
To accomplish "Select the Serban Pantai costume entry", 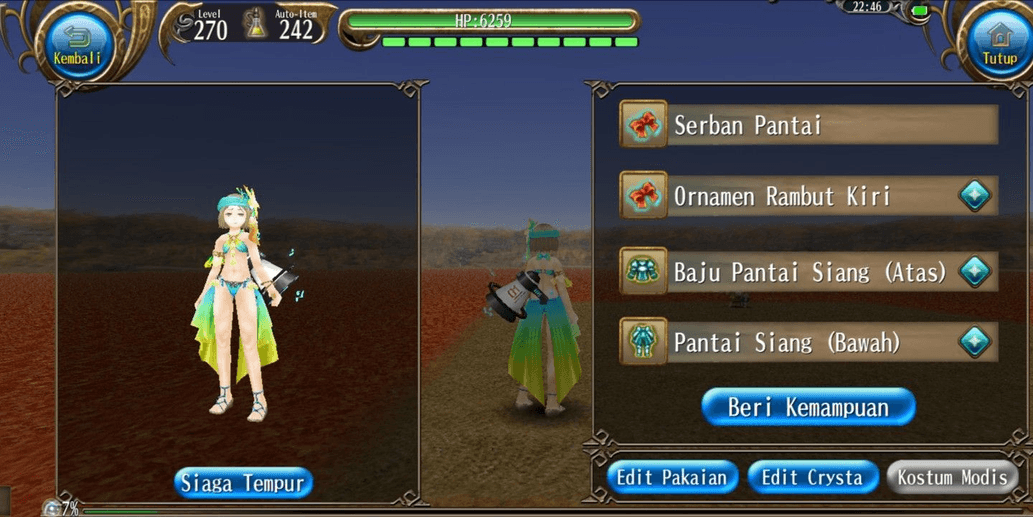I will [808, 125].
